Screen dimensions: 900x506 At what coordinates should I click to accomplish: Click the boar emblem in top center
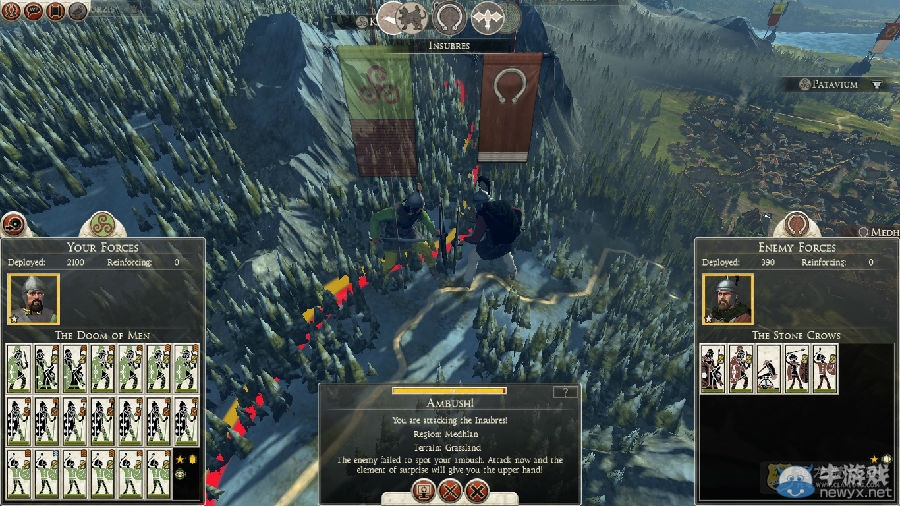click(411, 16)
